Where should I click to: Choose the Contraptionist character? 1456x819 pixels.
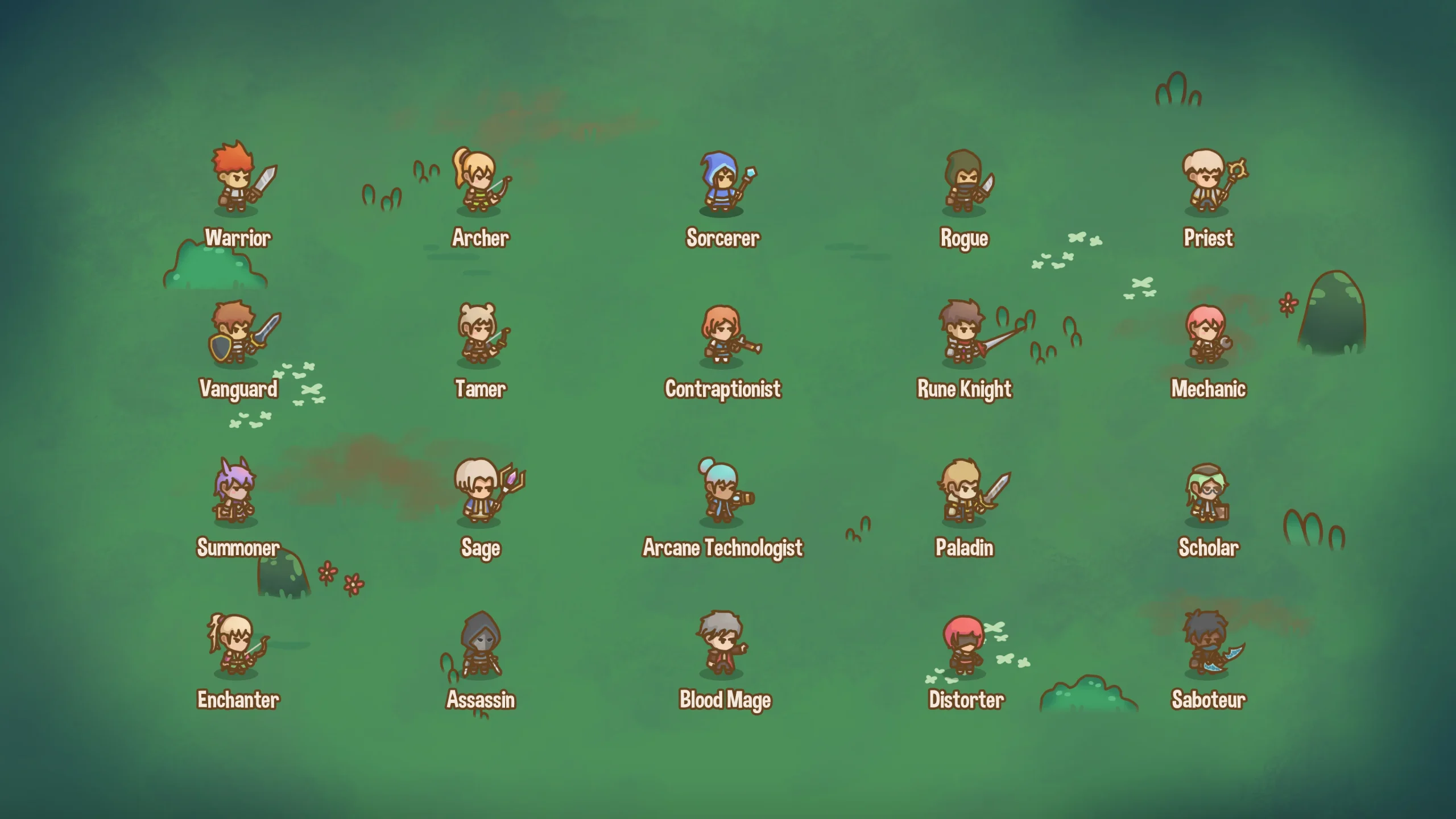pos(722,334)
